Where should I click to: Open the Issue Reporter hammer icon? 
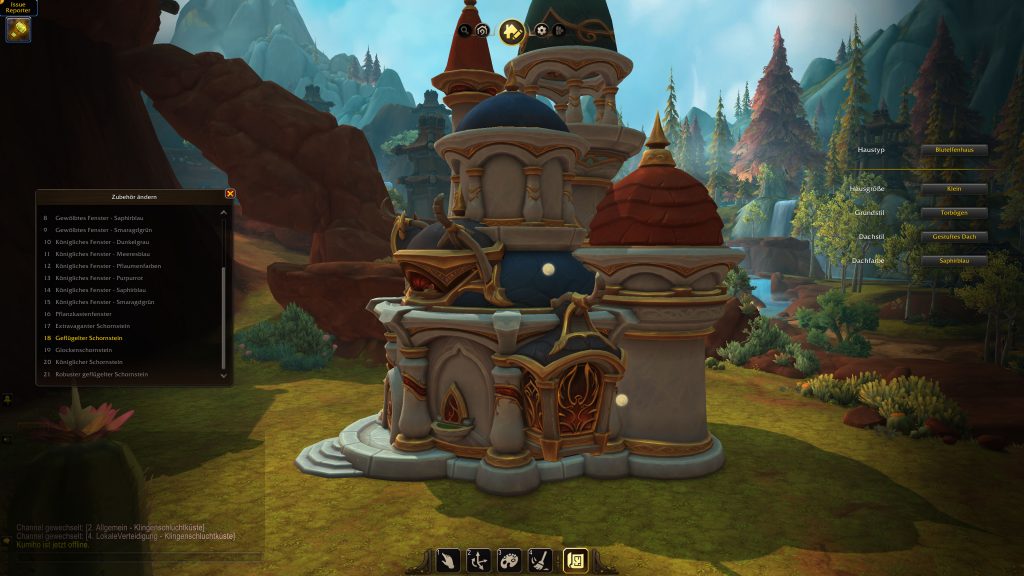18,29
